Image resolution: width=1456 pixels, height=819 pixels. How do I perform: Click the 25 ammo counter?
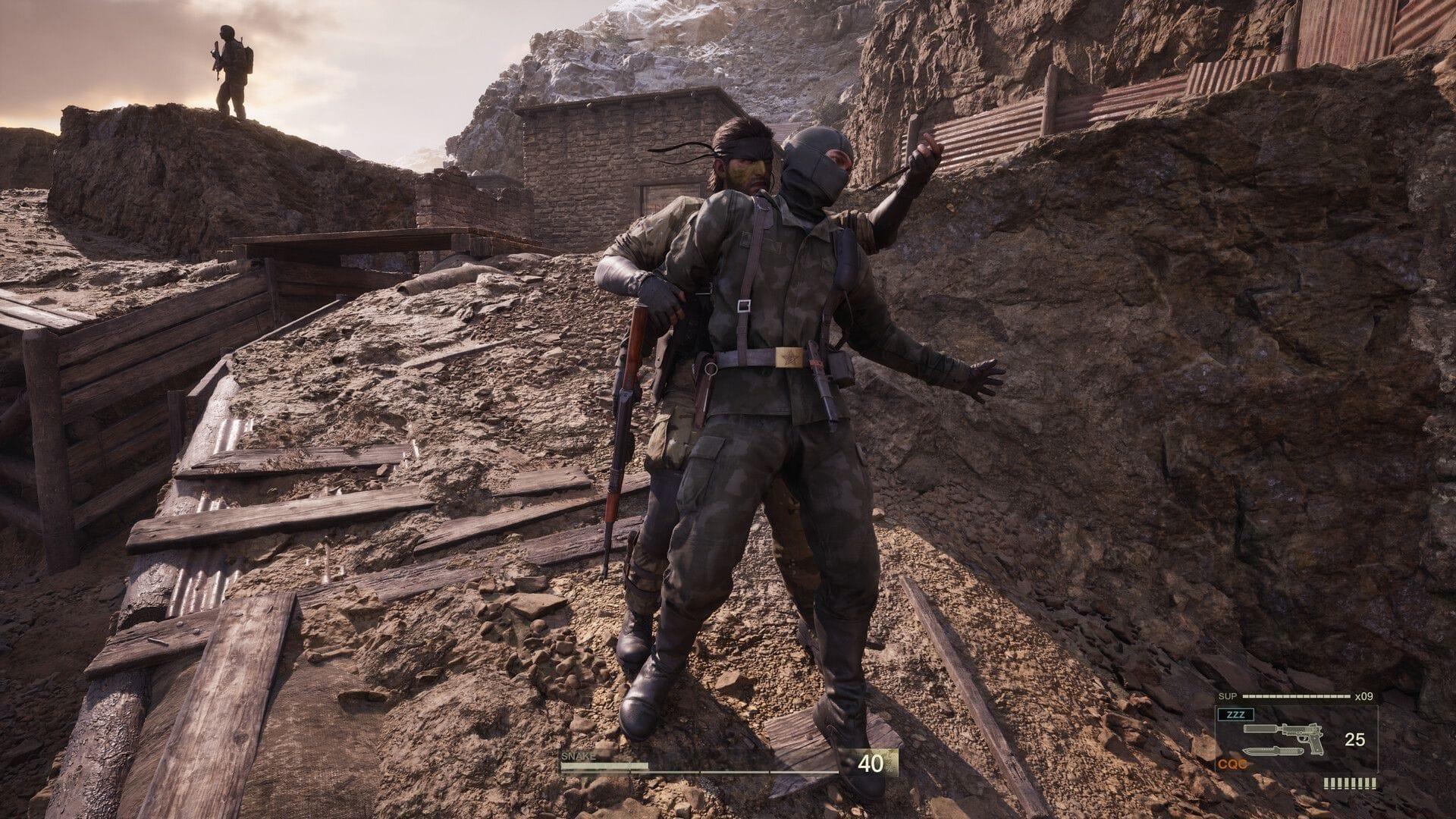[x=1355, y=739]
